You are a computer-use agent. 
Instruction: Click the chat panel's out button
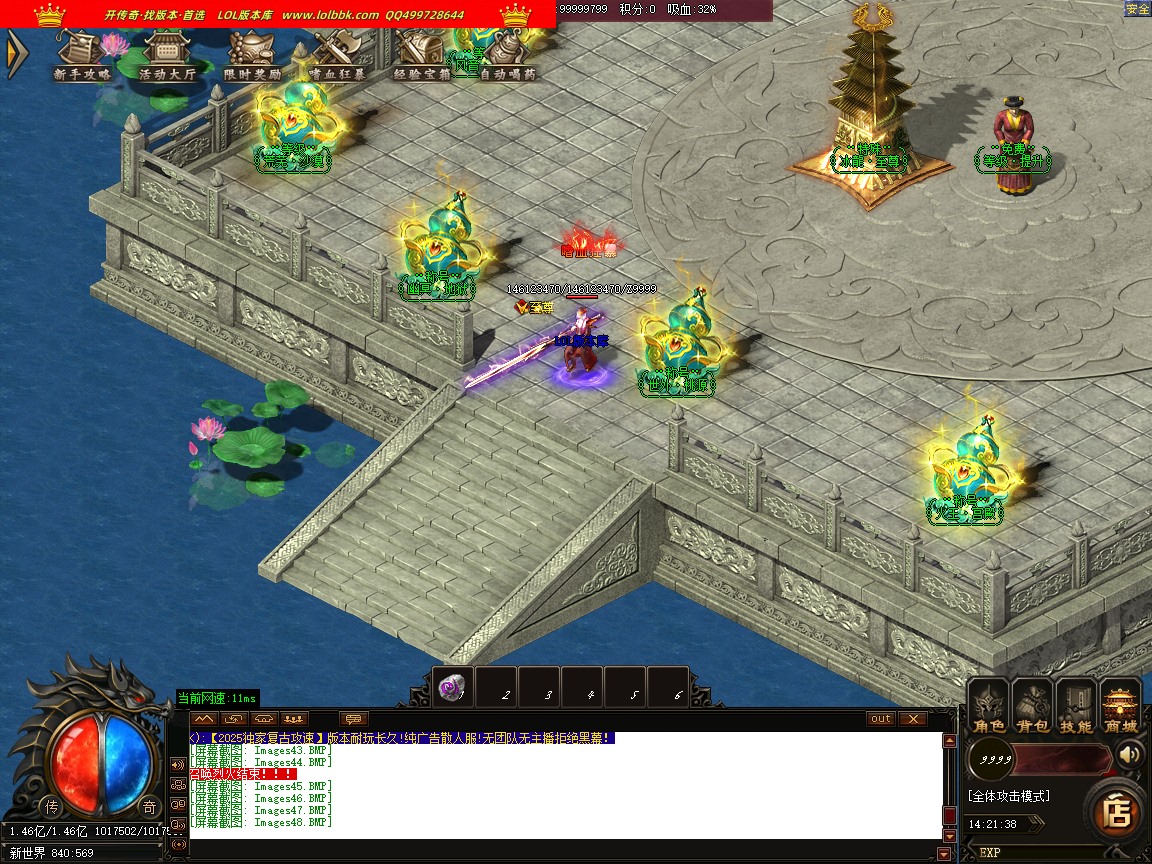[880, 718]
